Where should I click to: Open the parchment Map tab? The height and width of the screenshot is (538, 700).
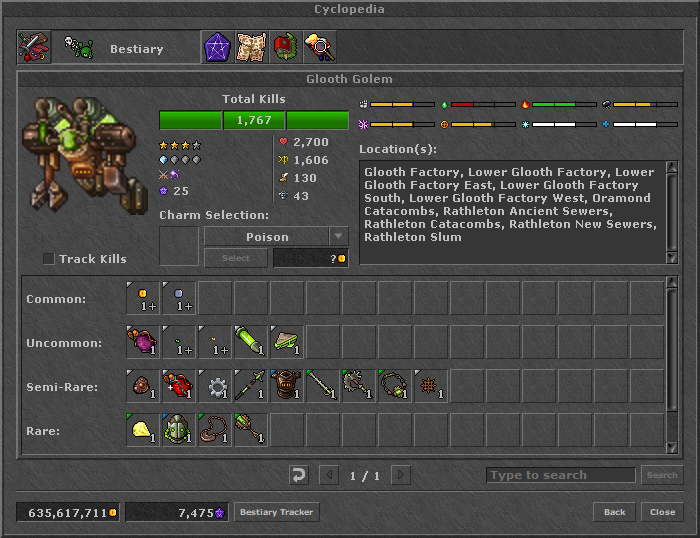click(x=250, y=48)
